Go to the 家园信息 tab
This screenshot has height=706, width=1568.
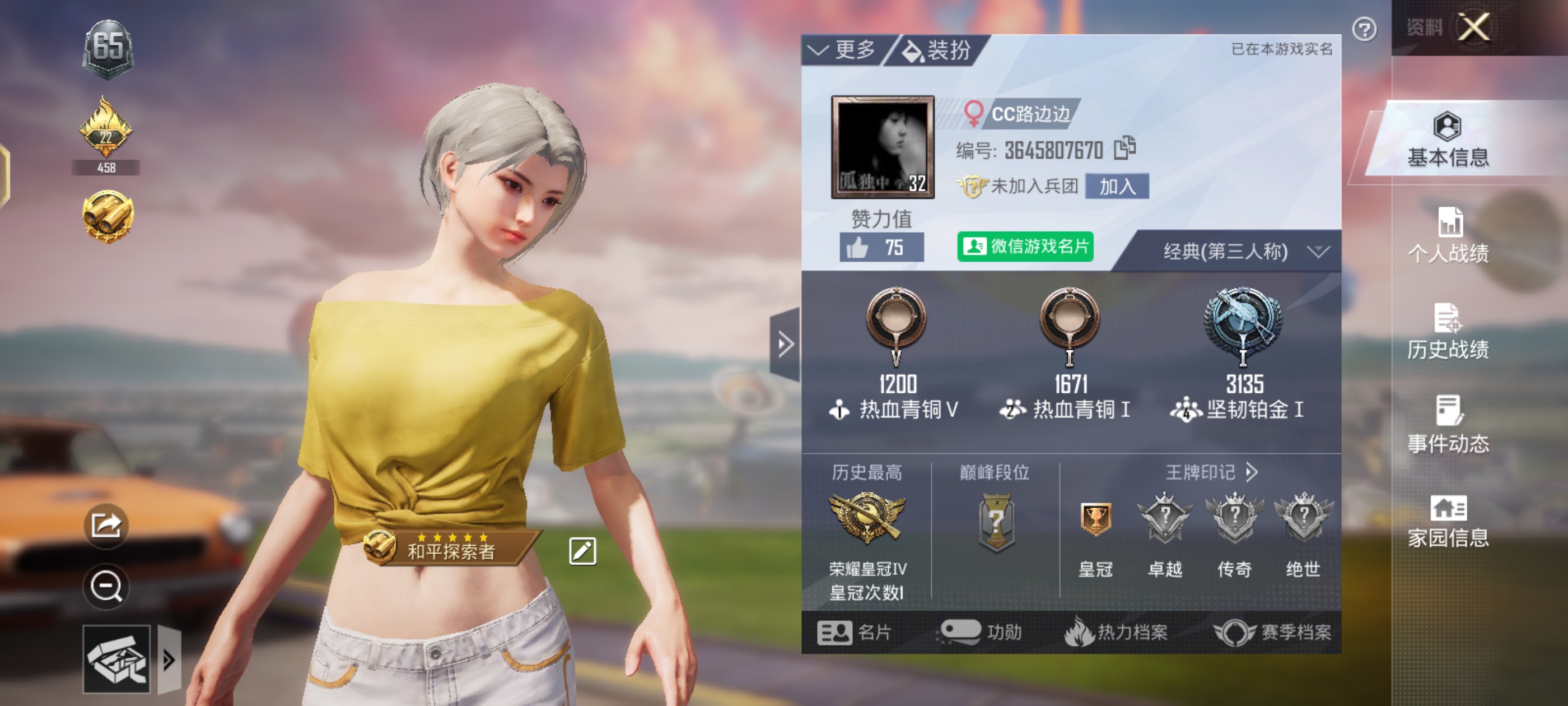[x=1448, y=522]
